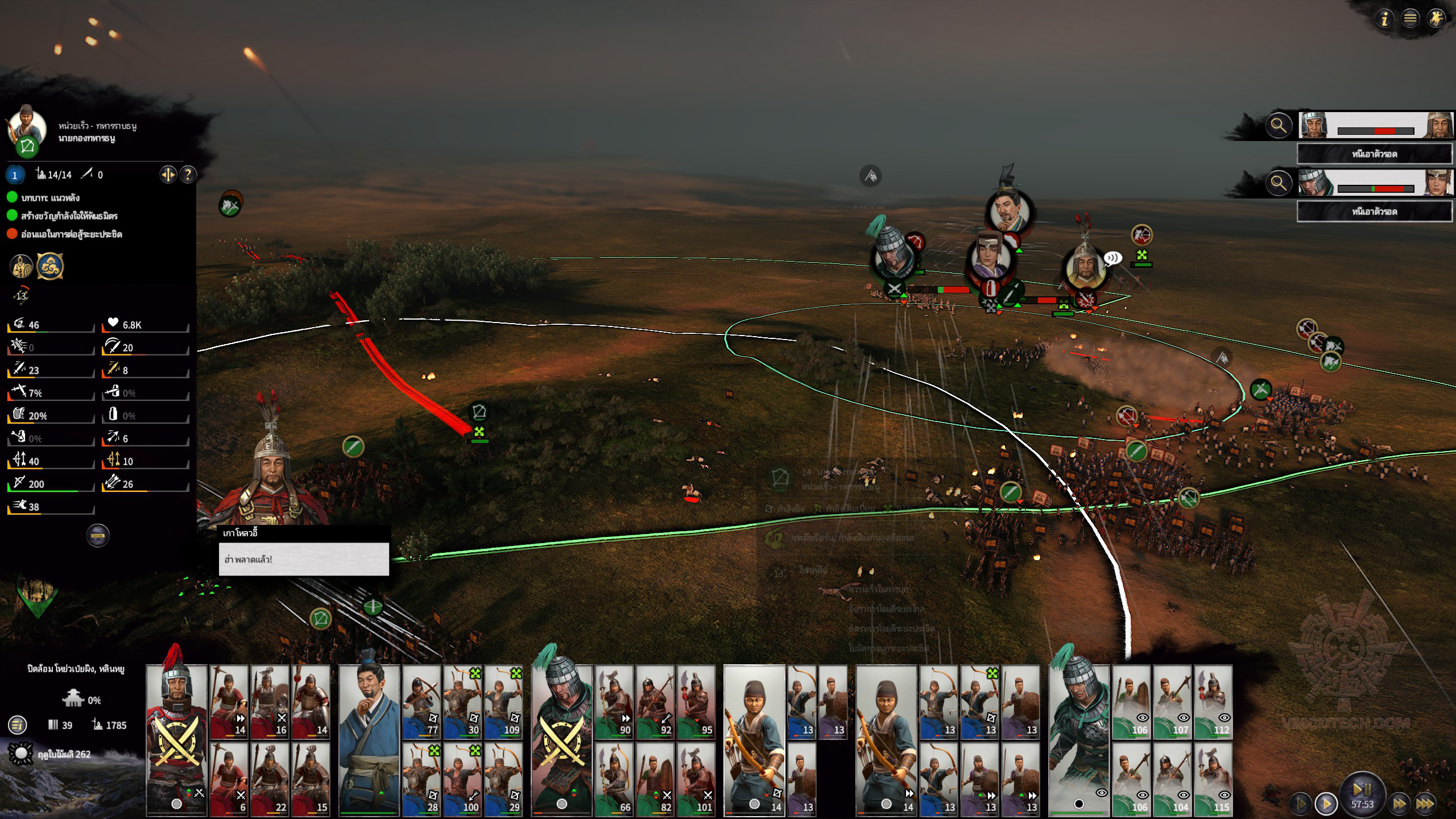This screenshot has width=1456, height=819.
Task: Open the game menu with three lines
Action: coord(1410,19)
